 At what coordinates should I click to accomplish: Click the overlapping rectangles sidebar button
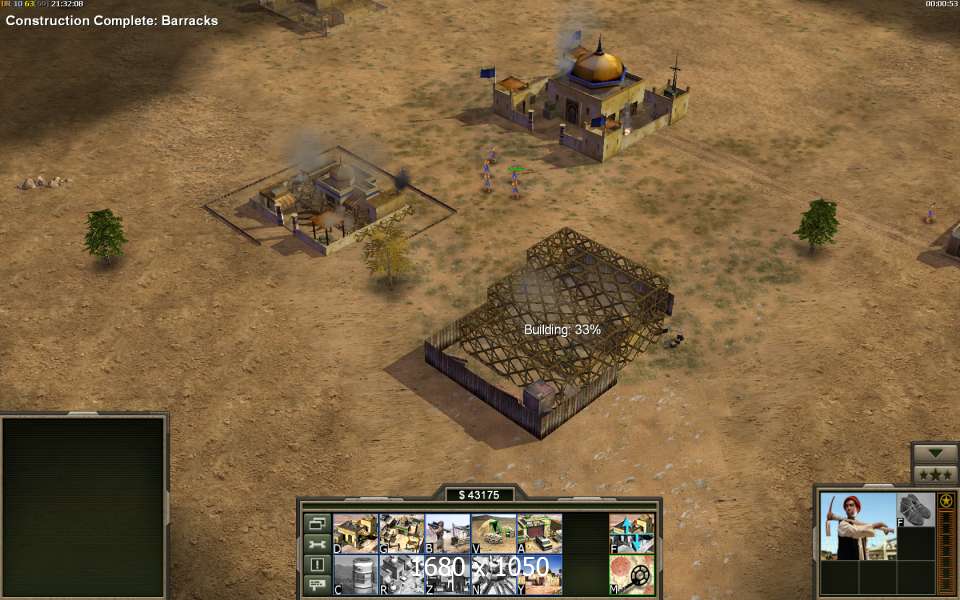click(317, 523)
